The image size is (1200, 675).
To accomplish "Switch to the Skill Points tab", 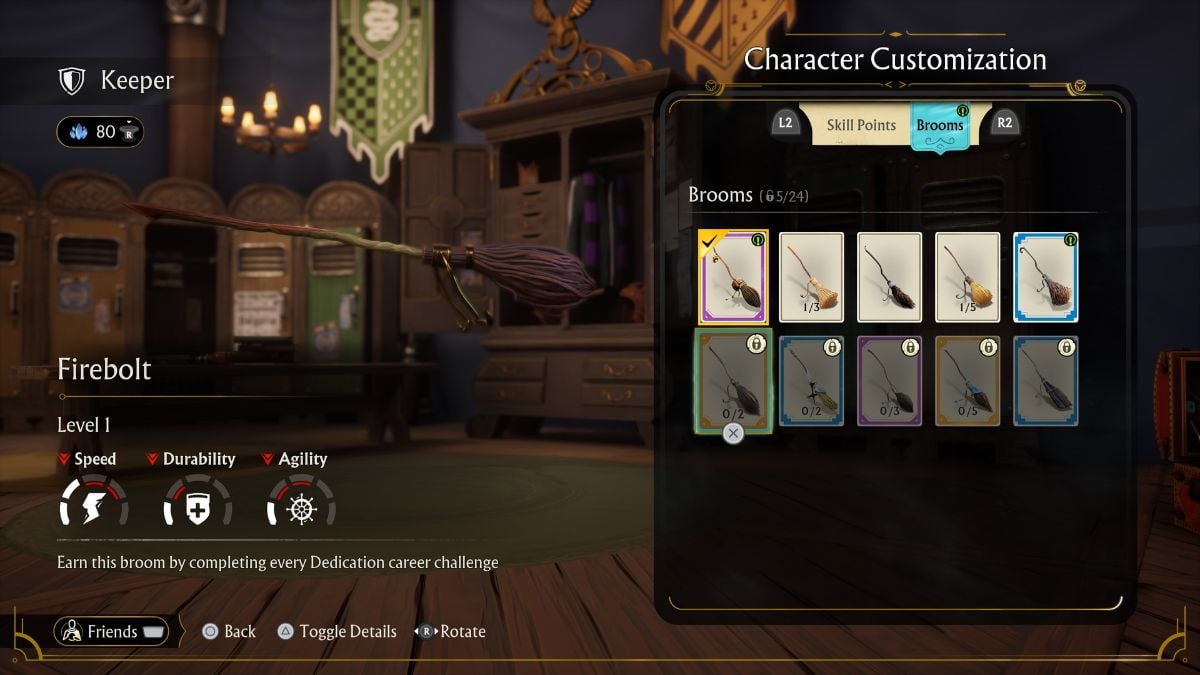I will point(860,125).
